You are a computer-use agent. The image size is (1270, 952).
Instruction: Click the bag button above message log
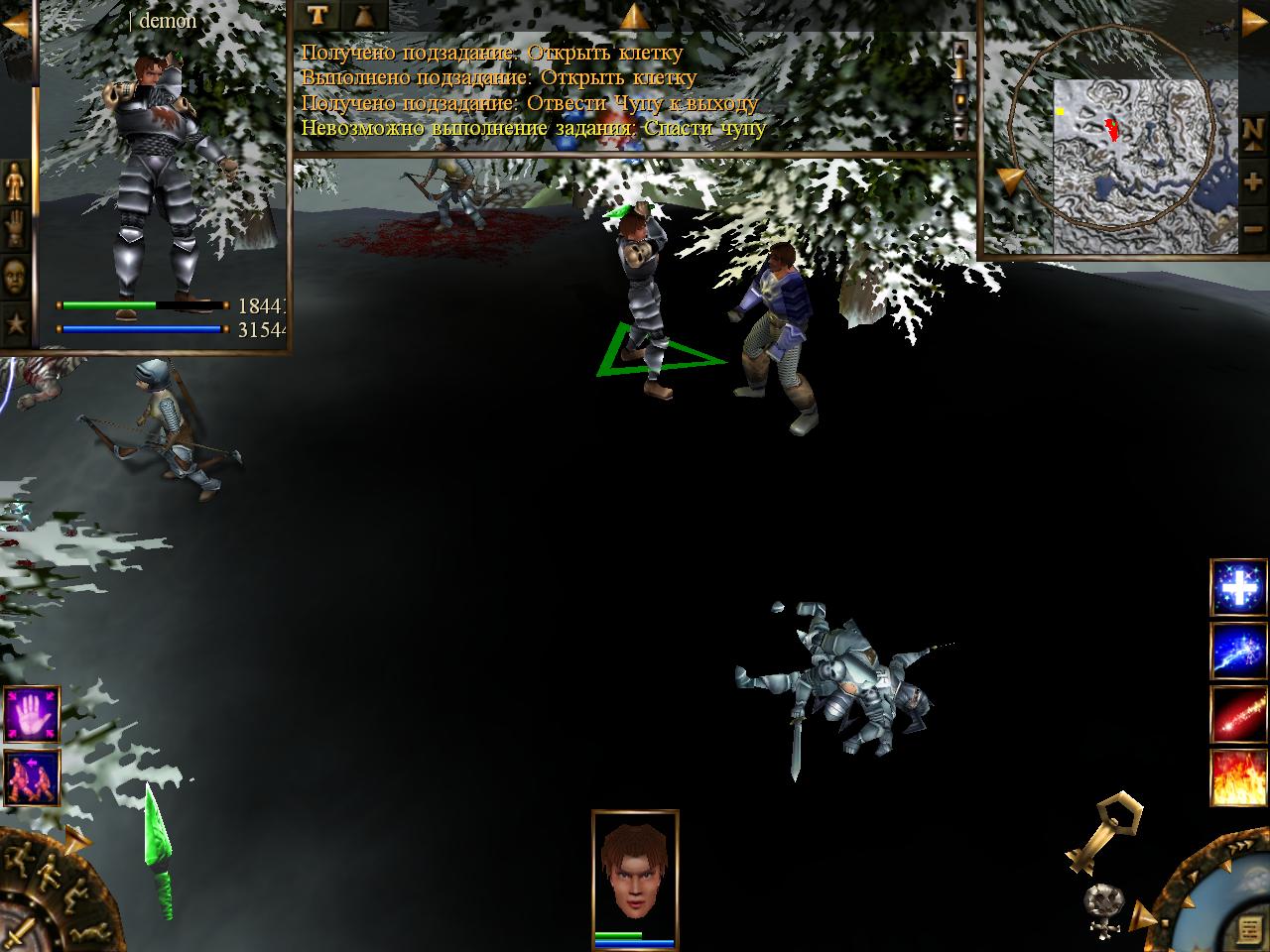coord(363,15)
